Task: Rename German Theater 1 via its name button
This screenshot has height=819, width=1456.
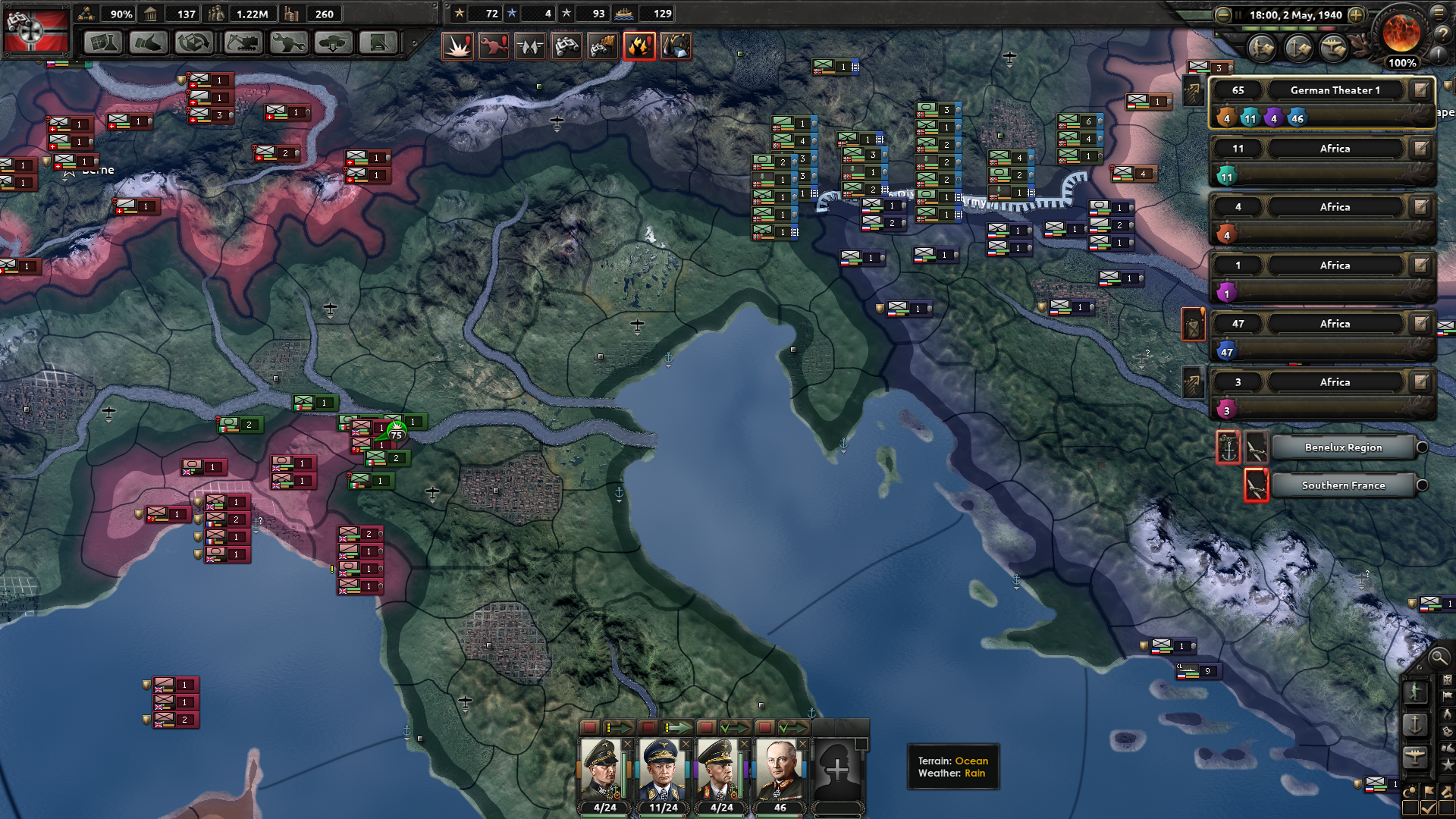Action: (1337, 90)
